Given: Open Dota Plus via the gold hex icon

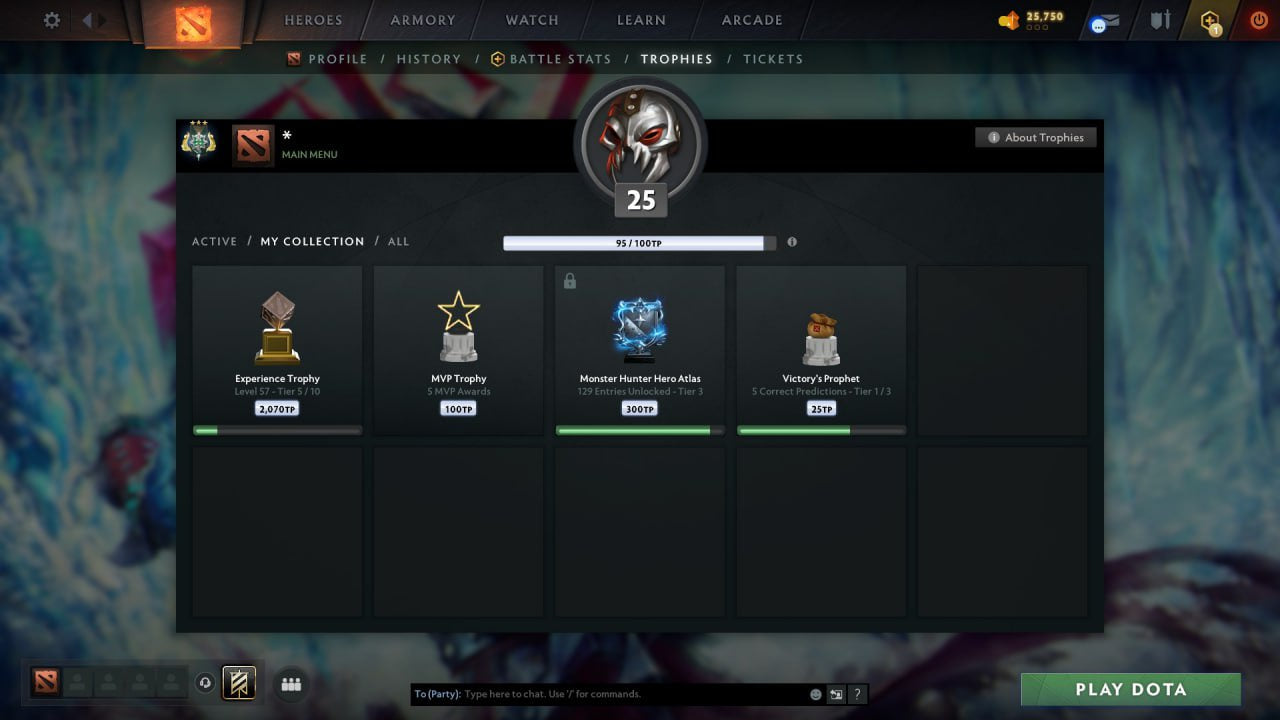Looking at the screenshot, I should 1211,20.
